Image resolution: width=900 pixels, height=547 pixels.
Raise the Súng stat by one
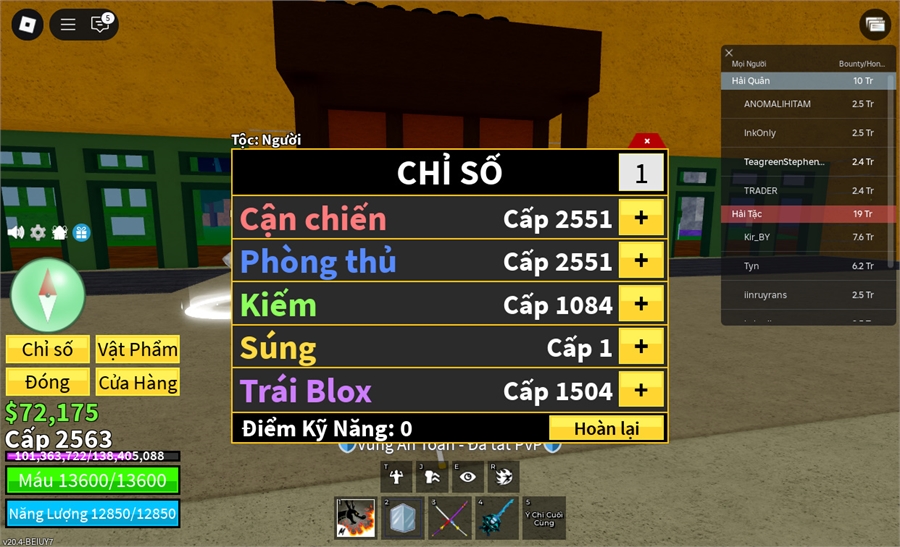click(641, 347)
